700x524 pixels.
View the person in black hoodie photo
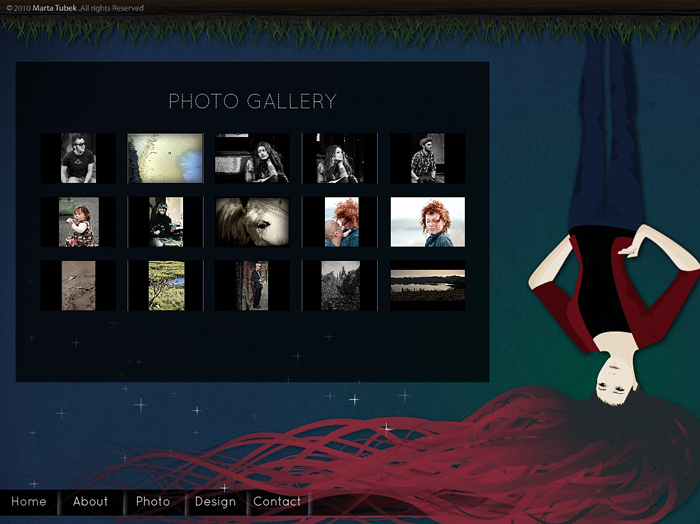tap(165, 222)
